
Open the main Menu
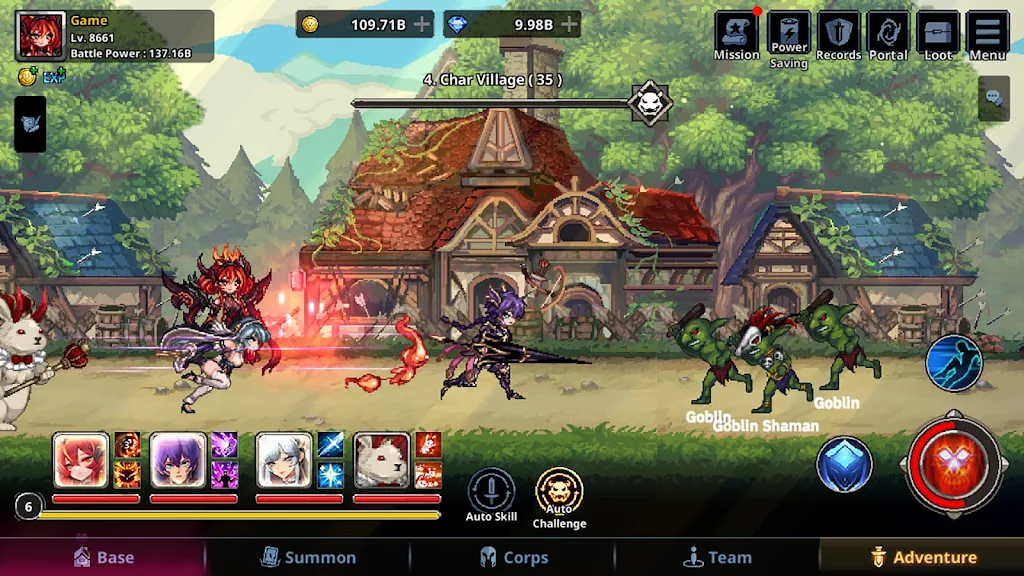987,36
